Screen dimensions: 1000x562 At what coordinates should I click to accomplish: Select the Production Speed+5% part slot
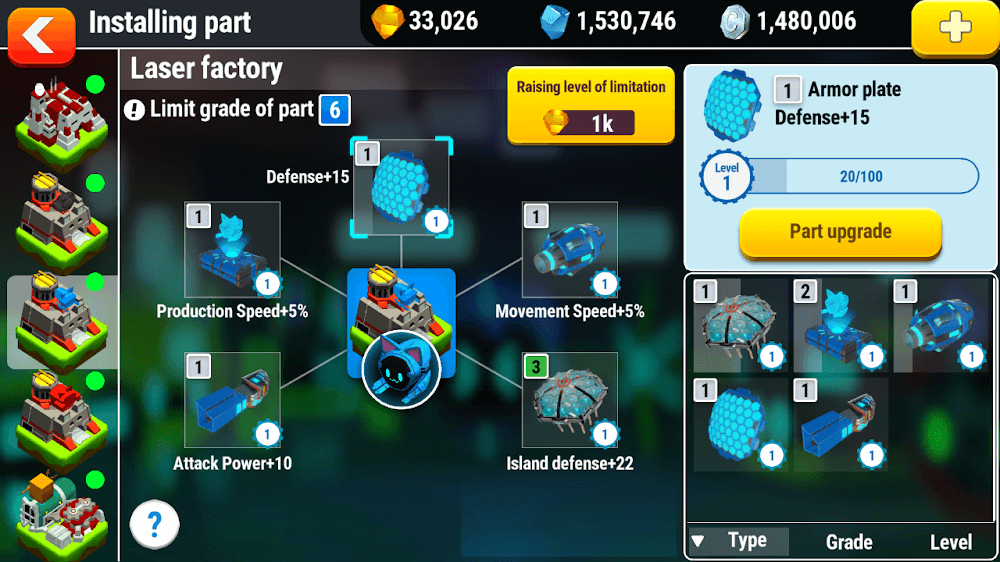pyautogui.click(x=232, y=250)
